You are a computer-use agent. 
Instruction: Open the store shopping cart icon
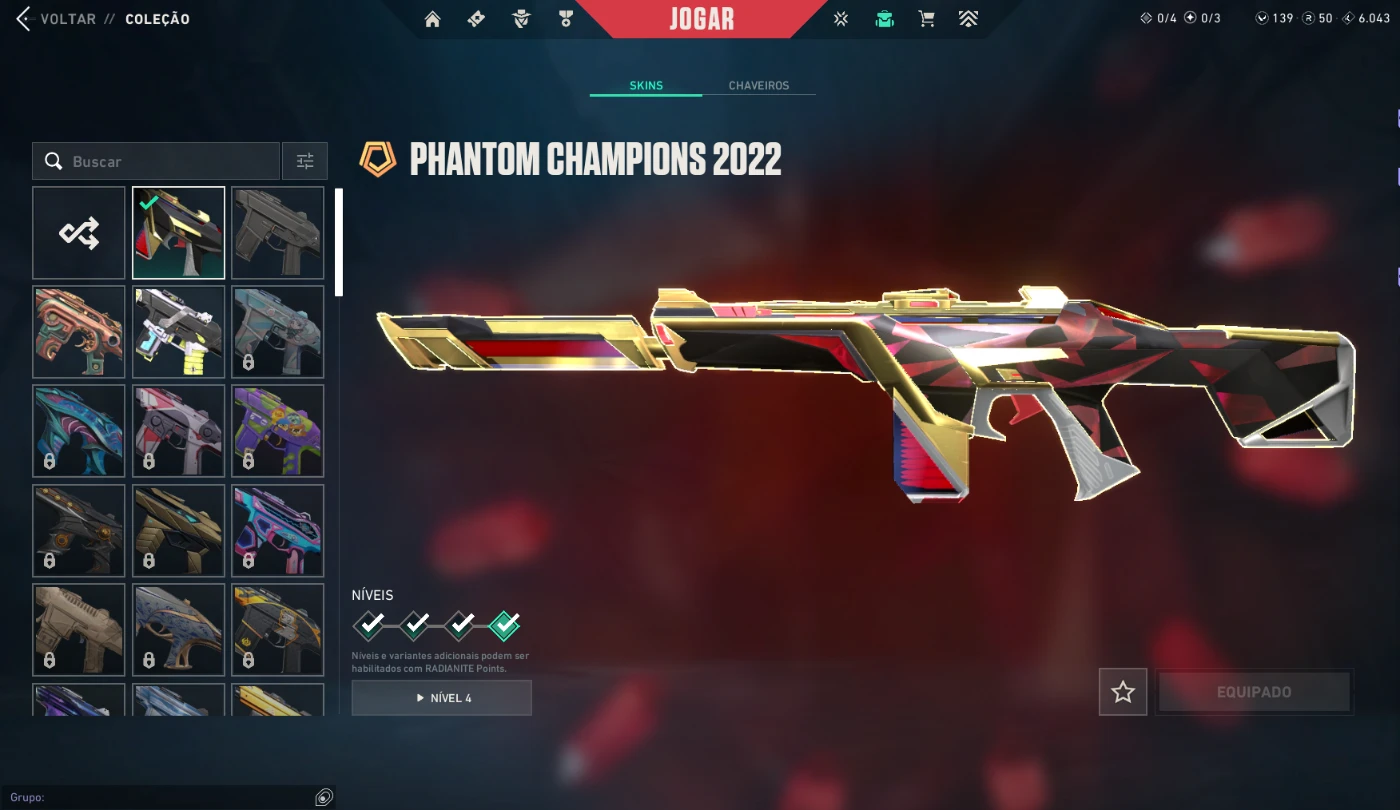[x=926, y=19]
